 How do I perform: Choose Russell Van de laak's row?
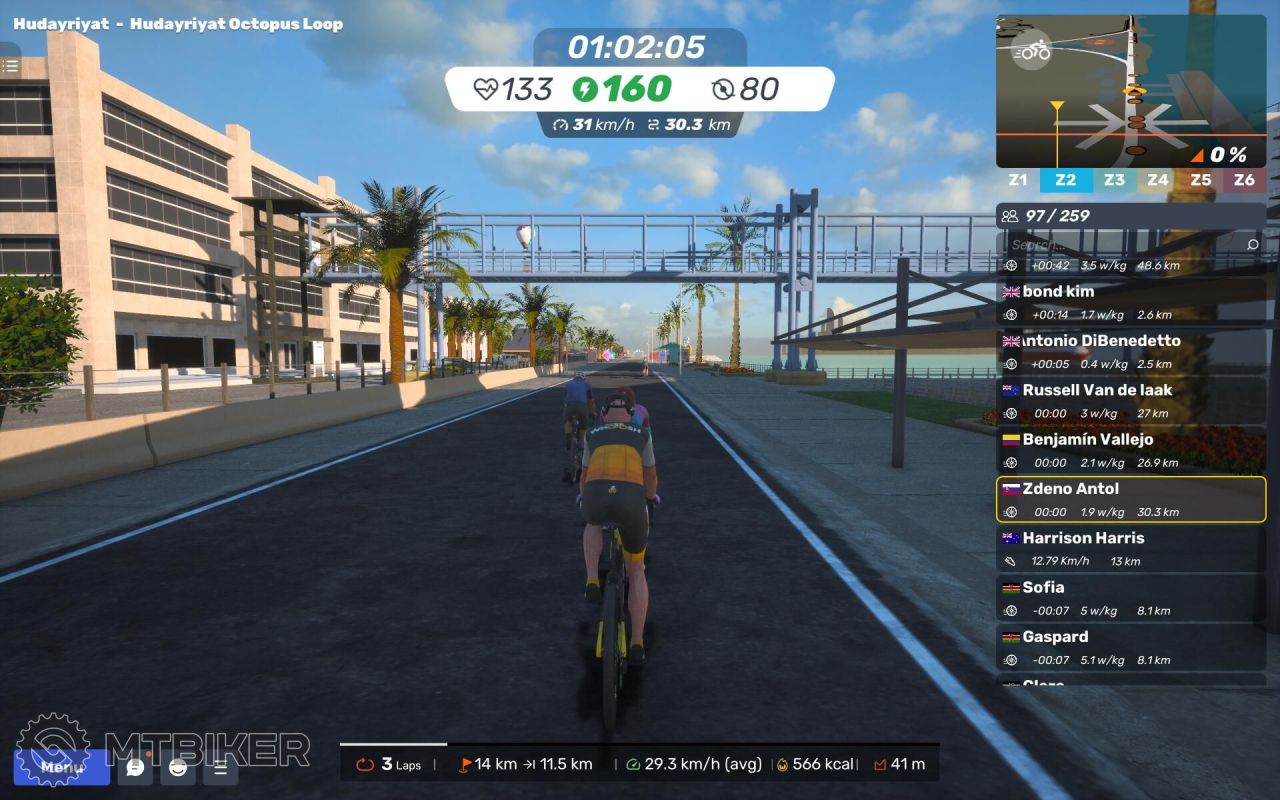click(x=1130, y=400)
